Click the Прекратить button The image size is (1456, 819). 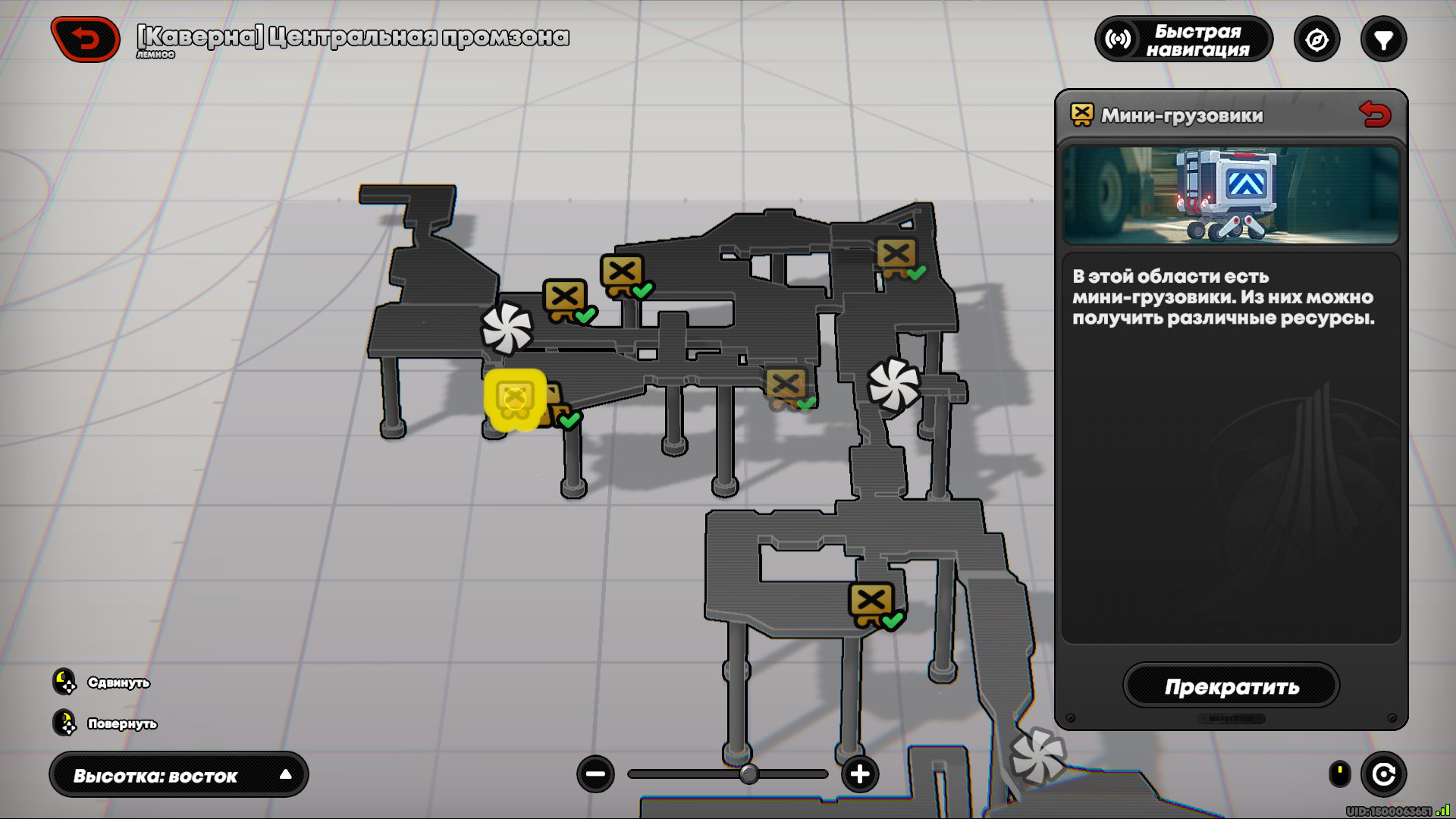1231,686
